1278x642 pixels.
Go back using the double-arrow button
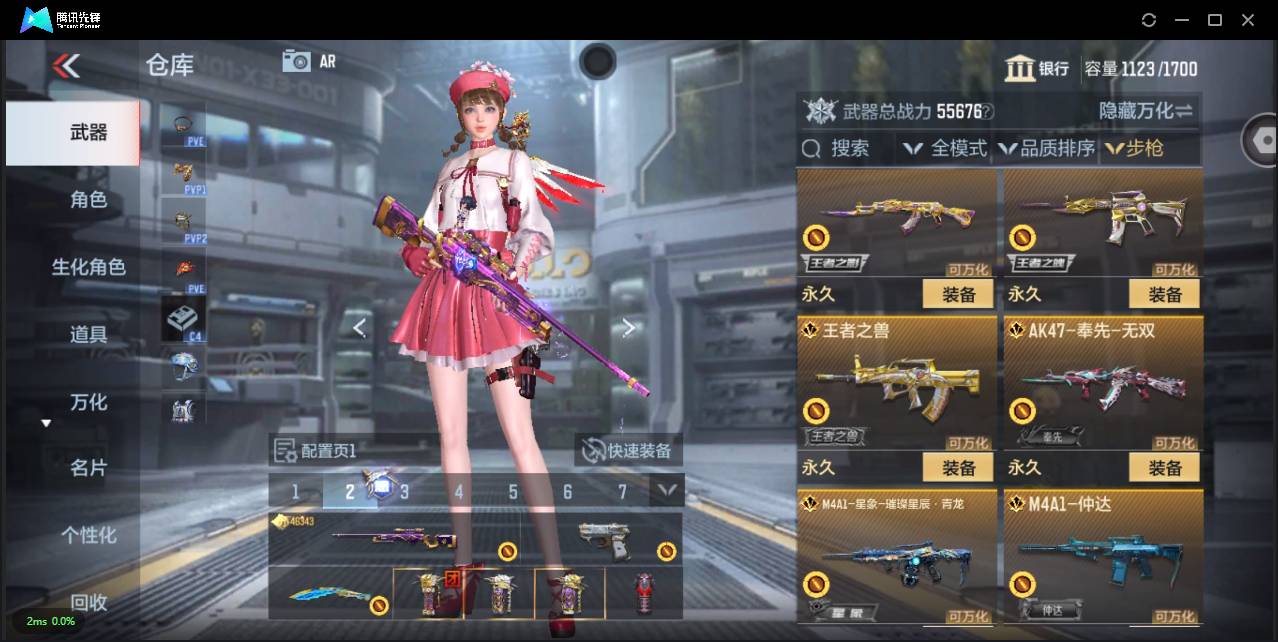[66, 67]
